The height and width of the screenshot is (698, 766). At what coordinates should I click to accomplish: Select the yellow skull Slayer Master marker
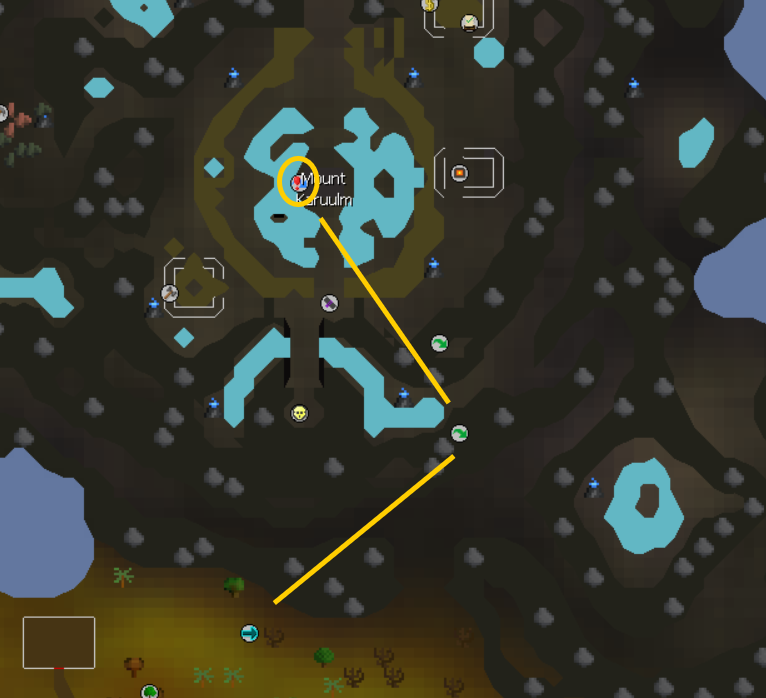[x=299, y=413]
